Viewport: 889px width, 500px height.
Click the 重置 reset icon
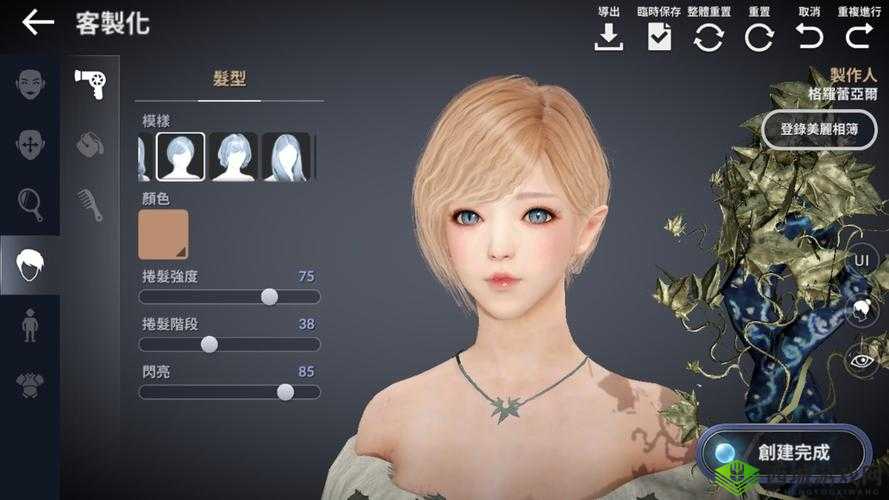pyautogui.click(x=759, y=35)
